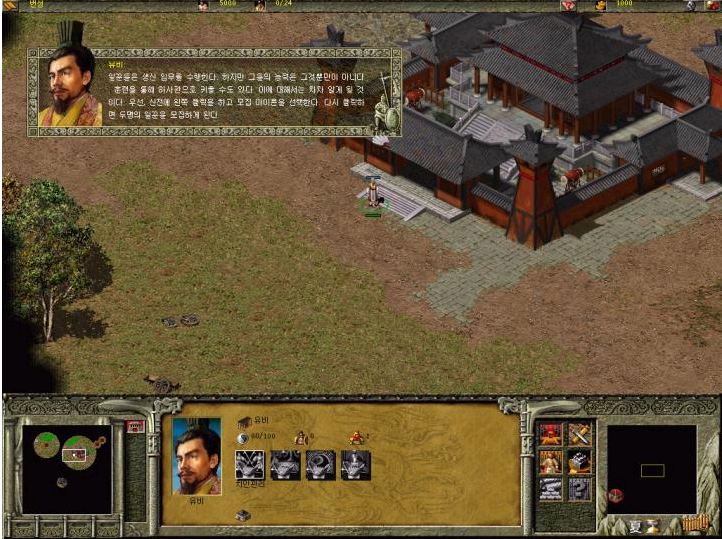The height and width of the screenshot is (539, 722).
Task: Select the red building icon beside the minimap
Action: 135,427
